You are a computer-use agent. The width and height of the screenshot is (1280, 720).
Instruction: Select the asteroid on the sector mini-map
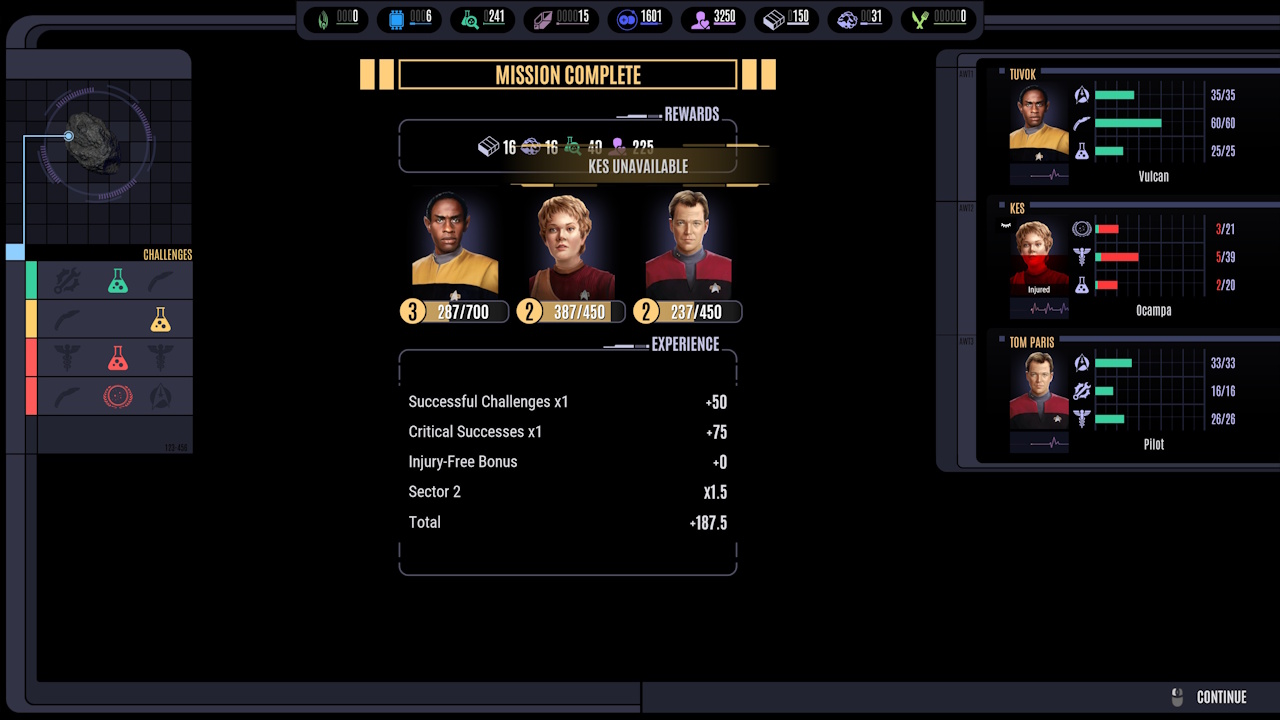93,142
